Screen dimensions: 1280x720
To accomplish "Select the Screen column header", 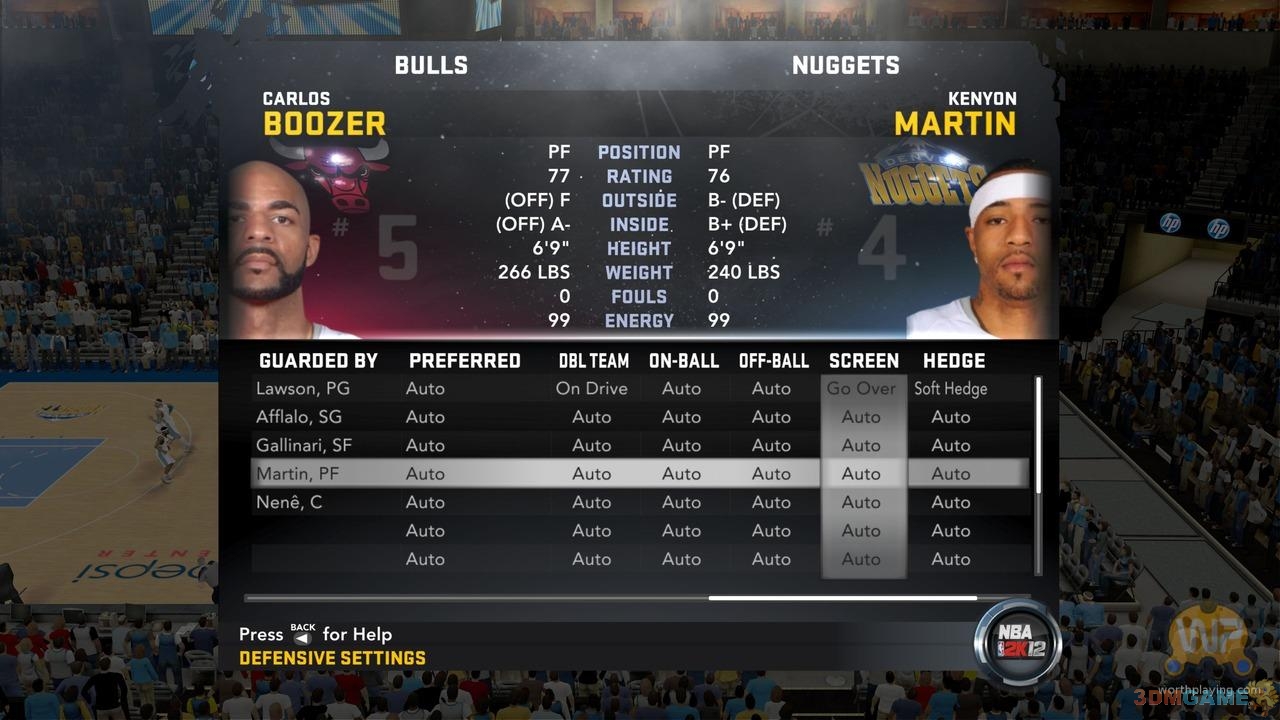I will click(864, 361).
